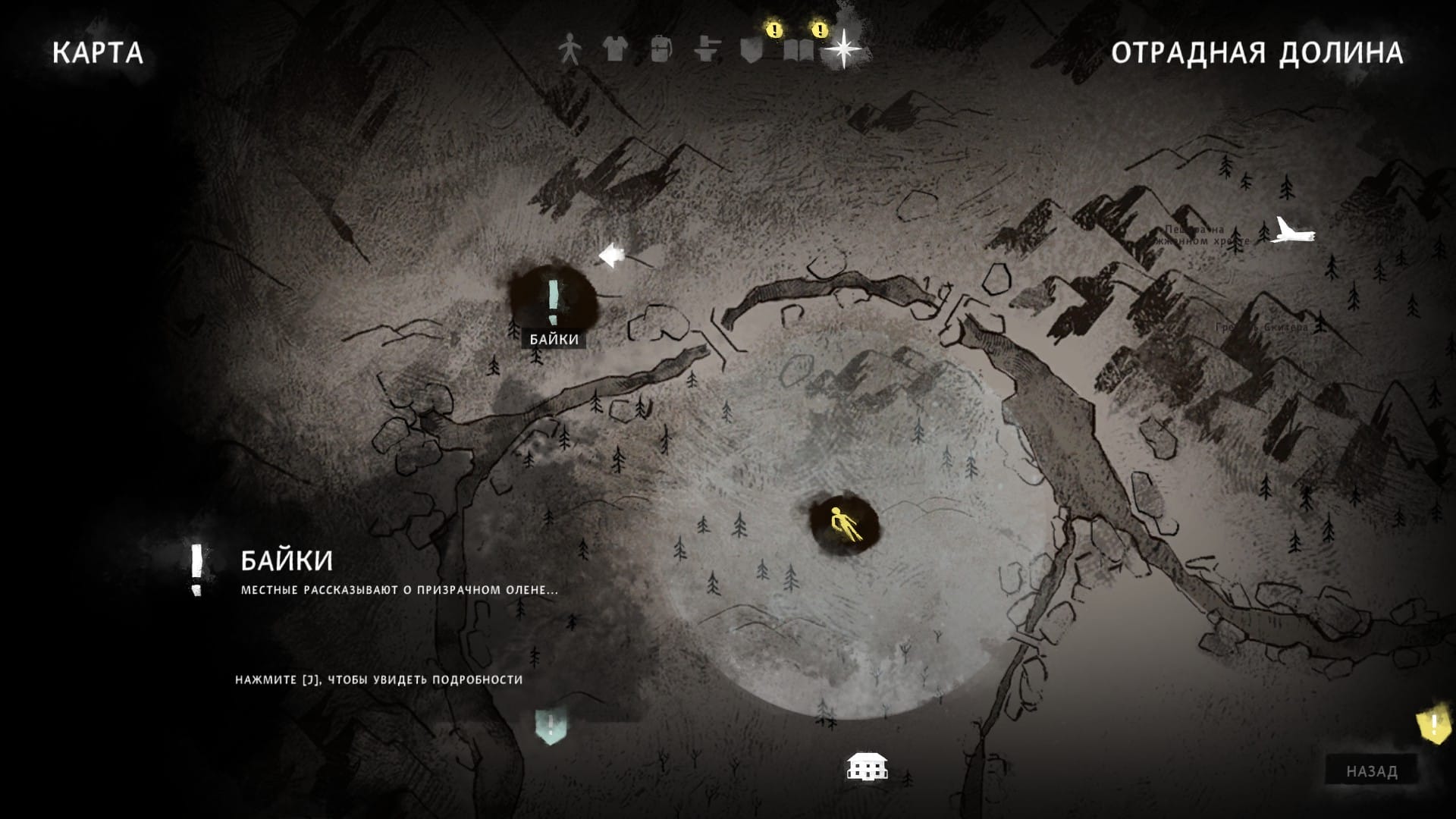Select the Байки exclamation marker on the map

[554, 302]
